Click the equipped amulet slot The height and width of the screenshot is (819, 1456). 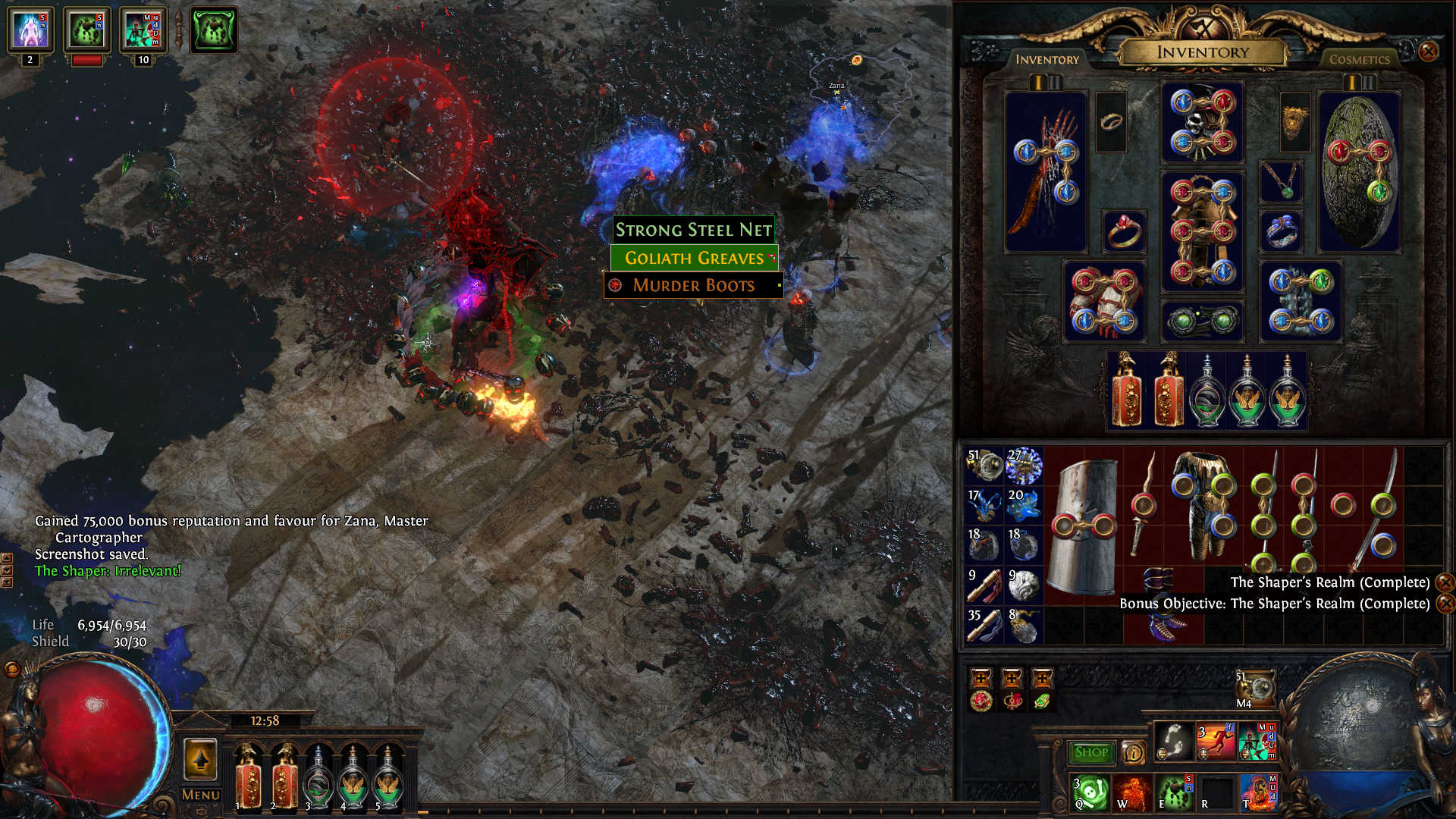[x=1281, y=182]
